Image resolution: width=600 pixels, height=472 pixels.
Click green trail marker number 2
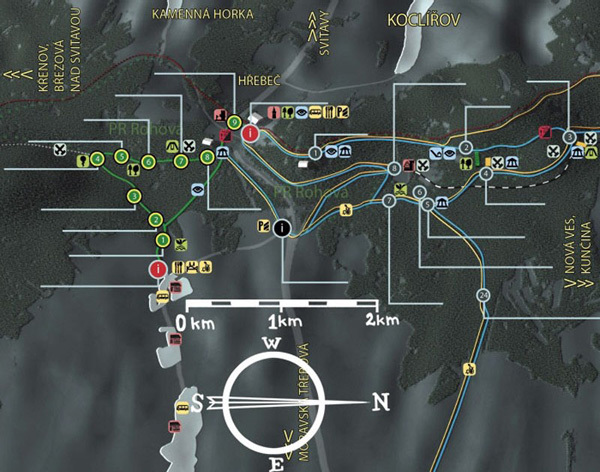tap(155, 220)
